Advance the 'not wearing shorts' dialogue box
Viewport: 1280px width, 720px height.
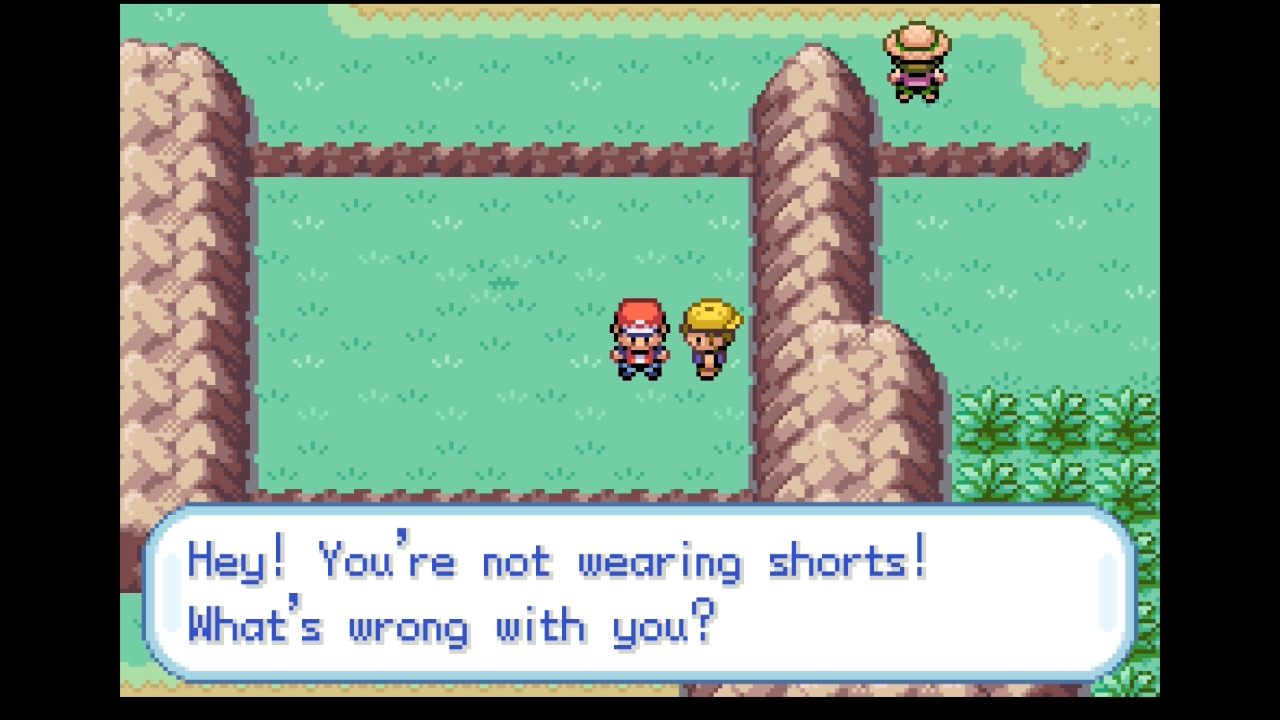click(x=640, y=594)
